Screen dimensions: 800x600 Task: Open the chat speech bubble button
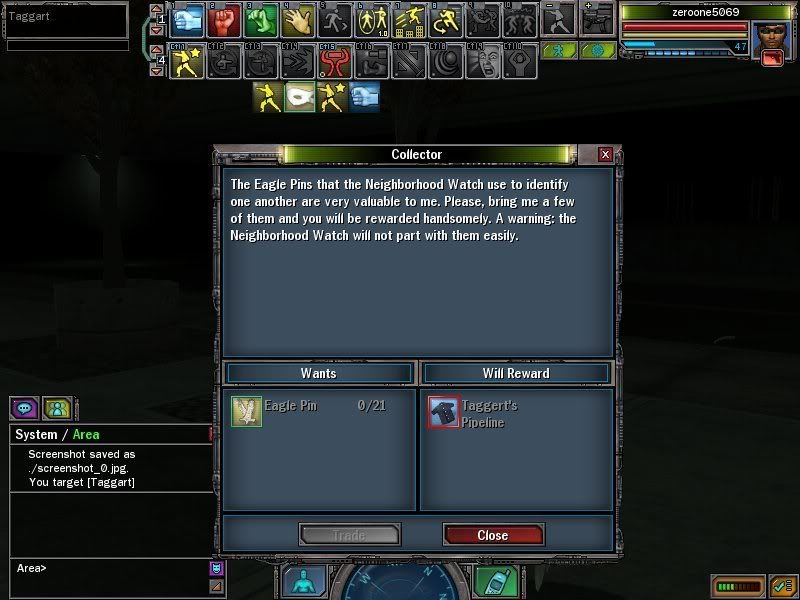24,409
